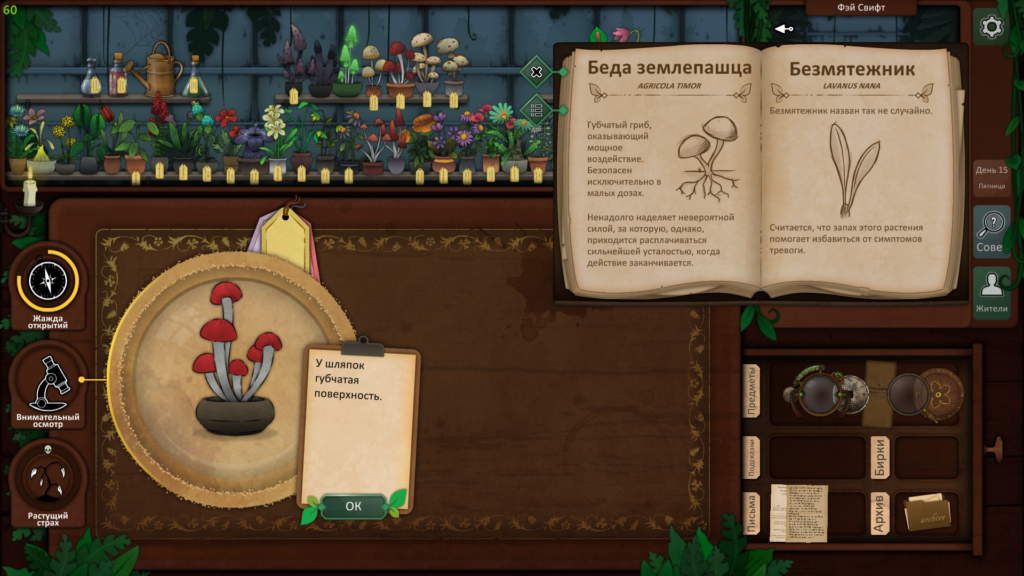Close the plant book
This screenshot has height=576, width=1024.
coord(537,72)
